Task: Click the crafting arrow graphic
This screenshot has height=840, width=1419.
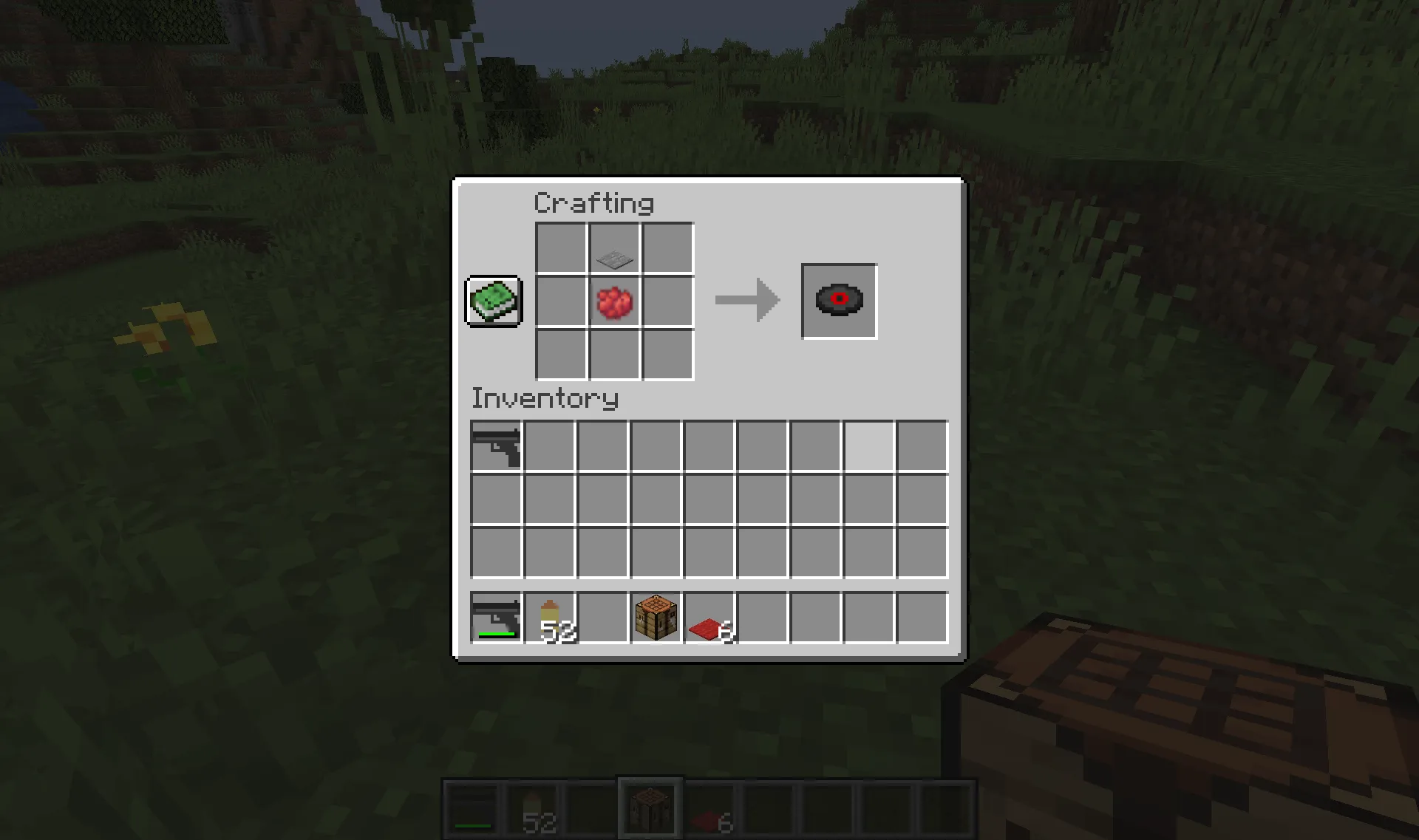Action: pyautogui.click(x=746, y=301)
